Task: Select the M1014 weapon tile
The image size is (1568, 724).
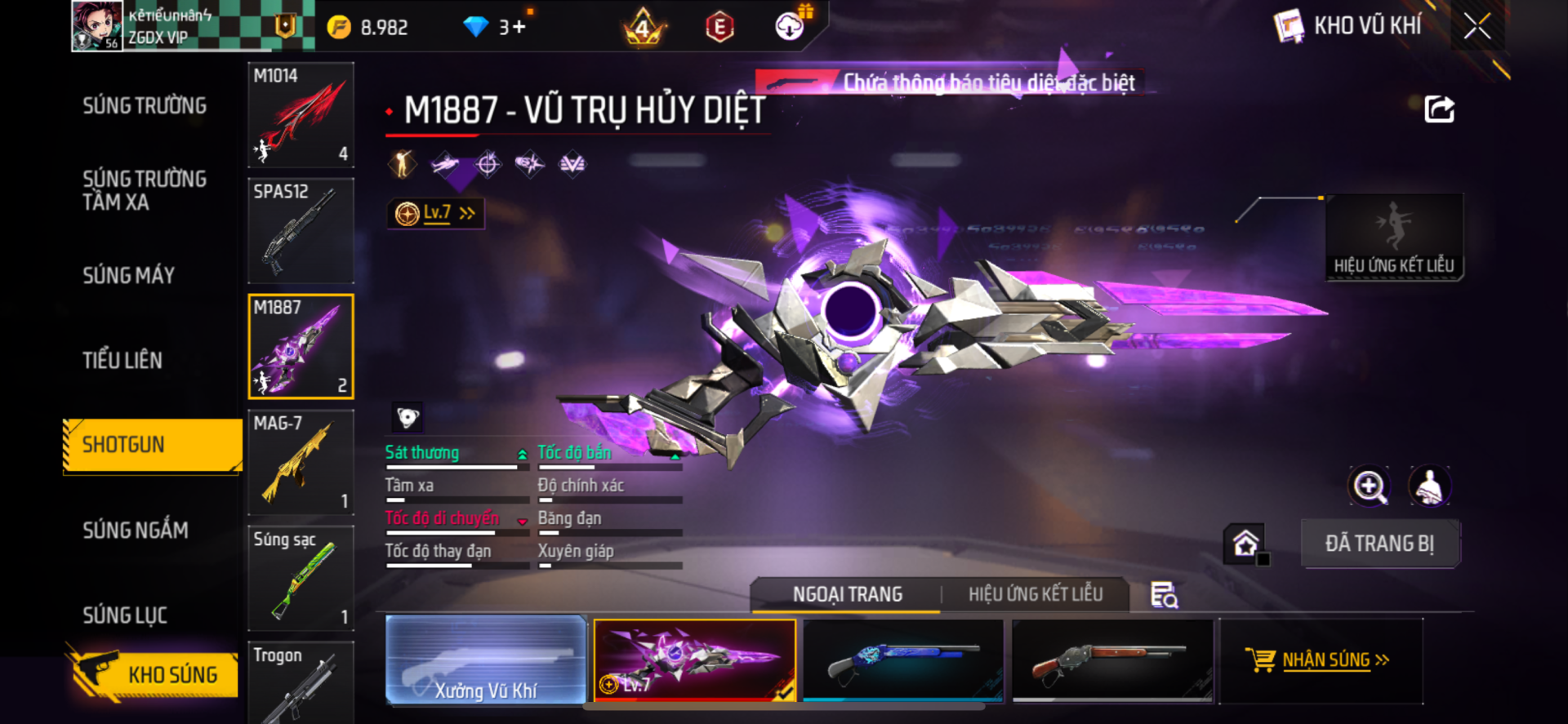Action: pos(301,115)
